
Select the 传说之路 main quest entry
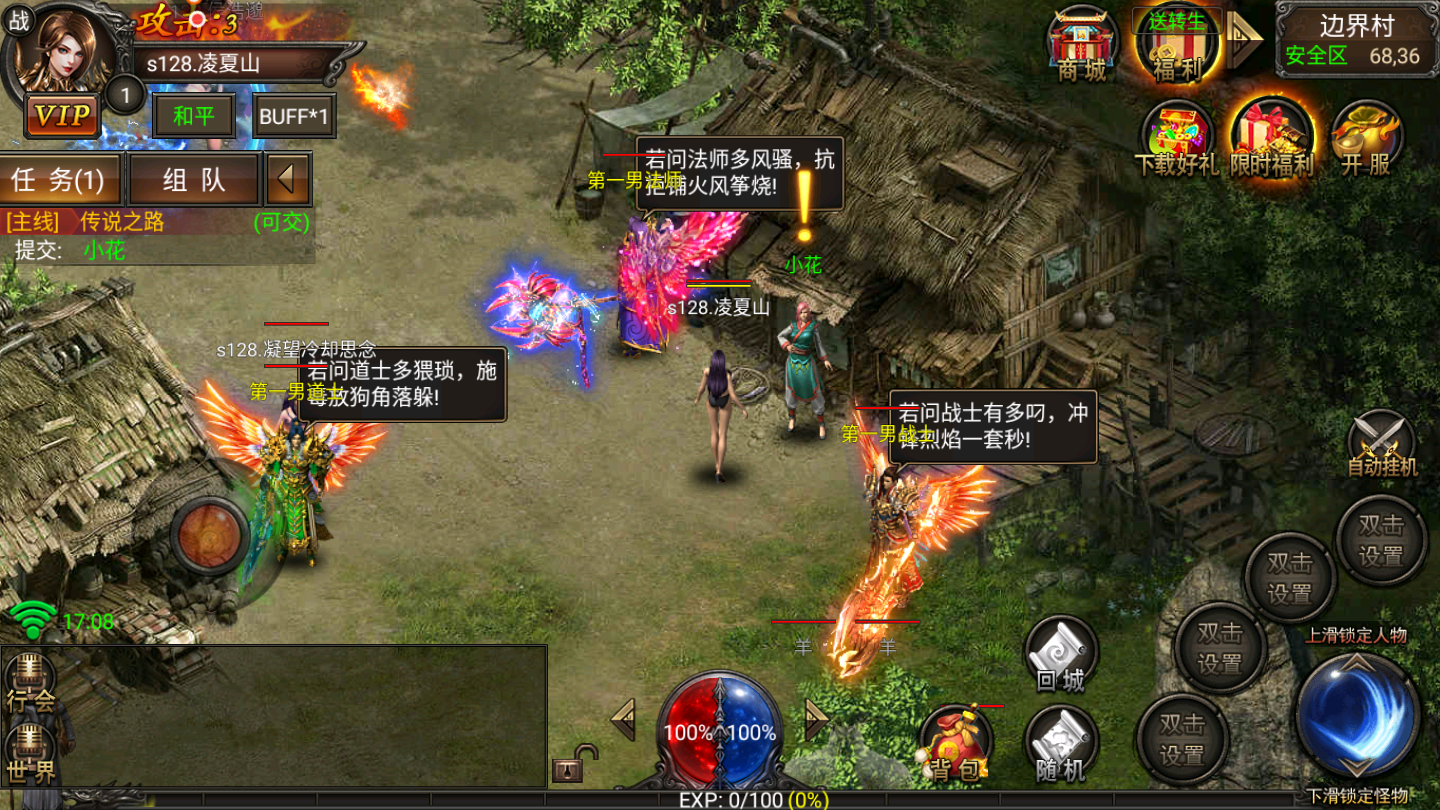click(x=122, y=222)
